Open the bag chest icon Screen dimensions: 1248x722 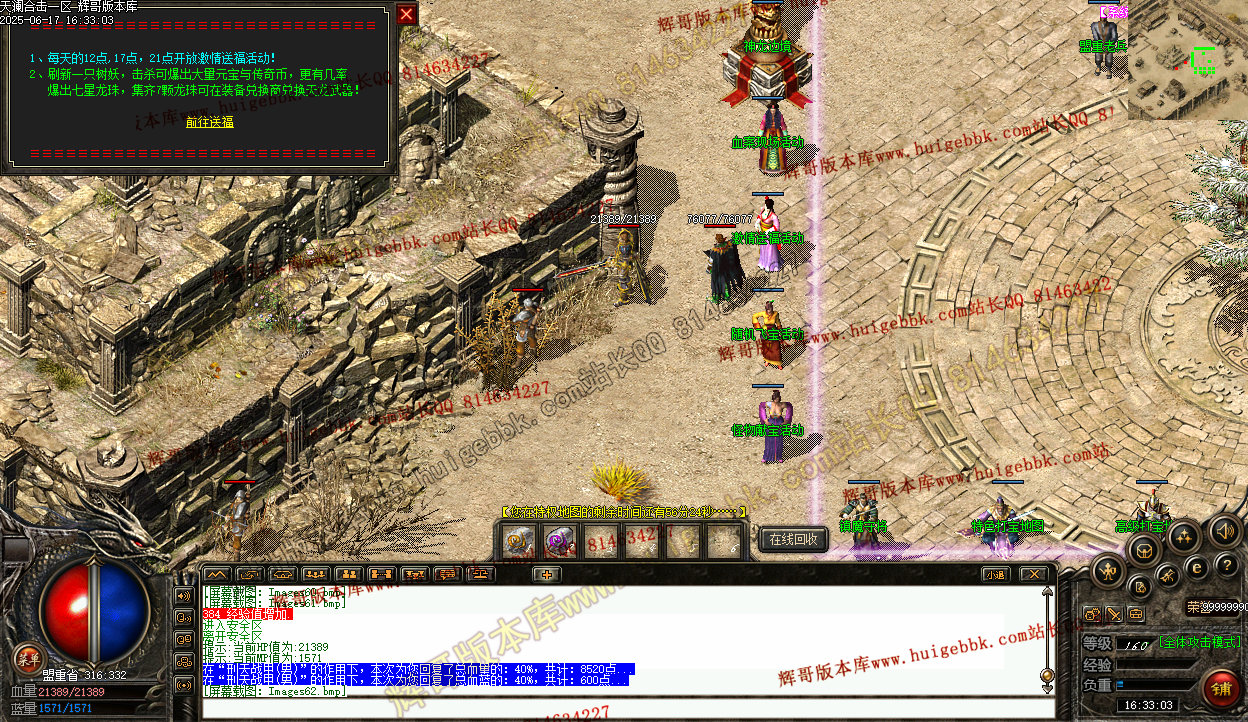click(1144, 549)
